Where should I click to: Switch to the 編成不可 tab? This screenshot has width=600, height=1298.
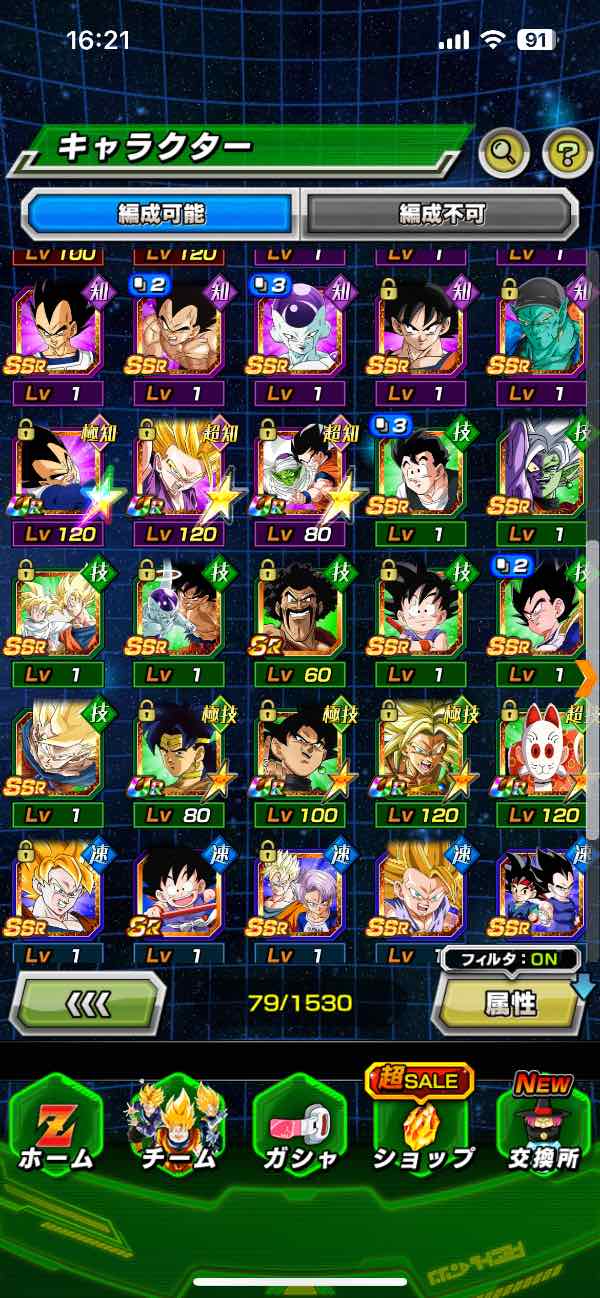(x=441, y=213)
